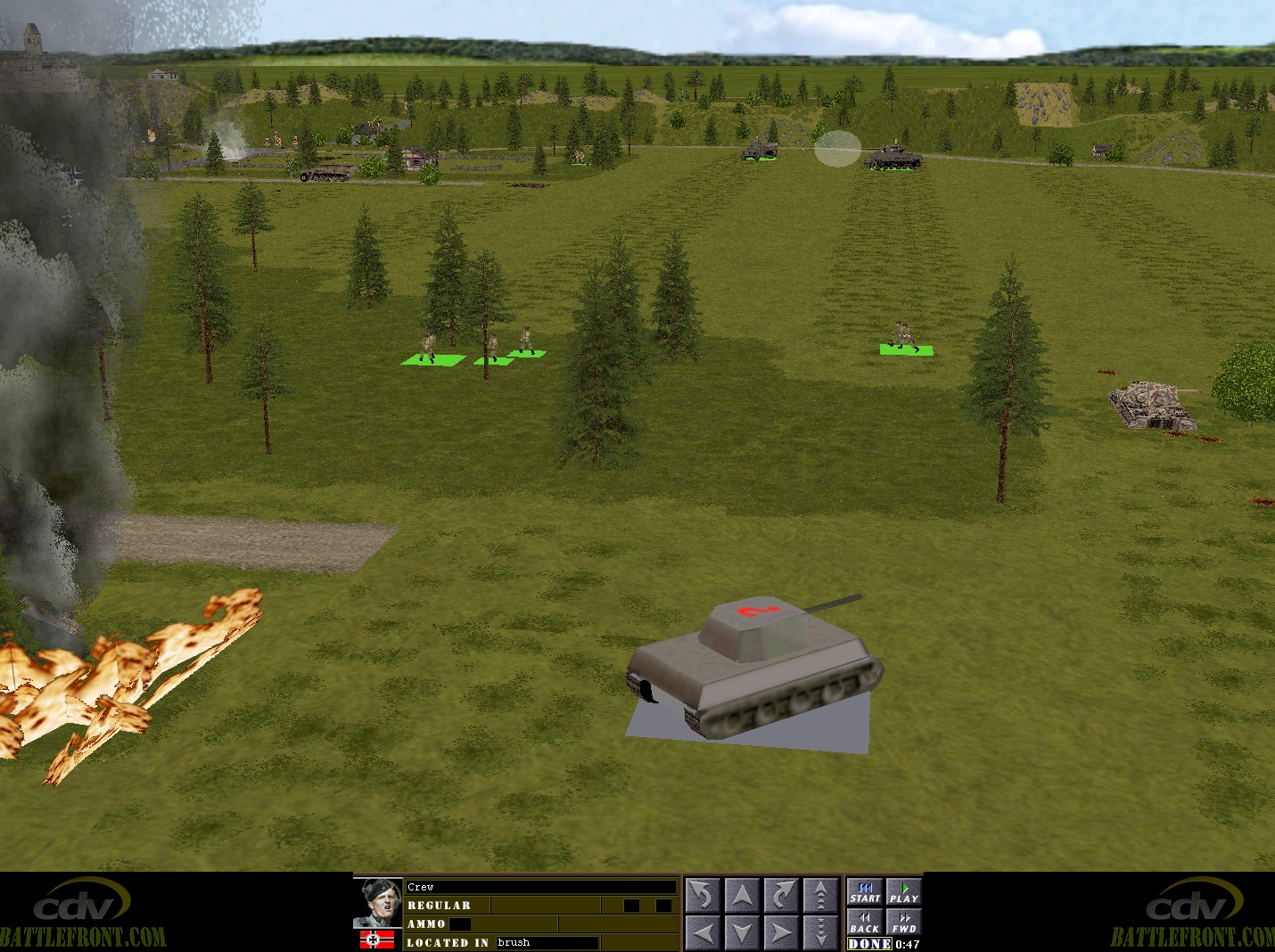The width and height of the screenshot is (1275, 952).
Task: Move camera forward with up arrow
Action: [x=742, y=895]
